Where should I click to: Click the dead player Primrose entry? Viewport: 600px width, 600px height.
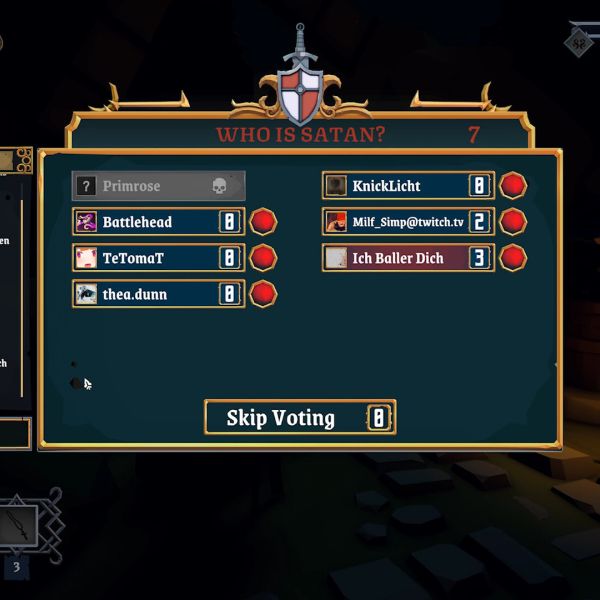tap(158, 186)
